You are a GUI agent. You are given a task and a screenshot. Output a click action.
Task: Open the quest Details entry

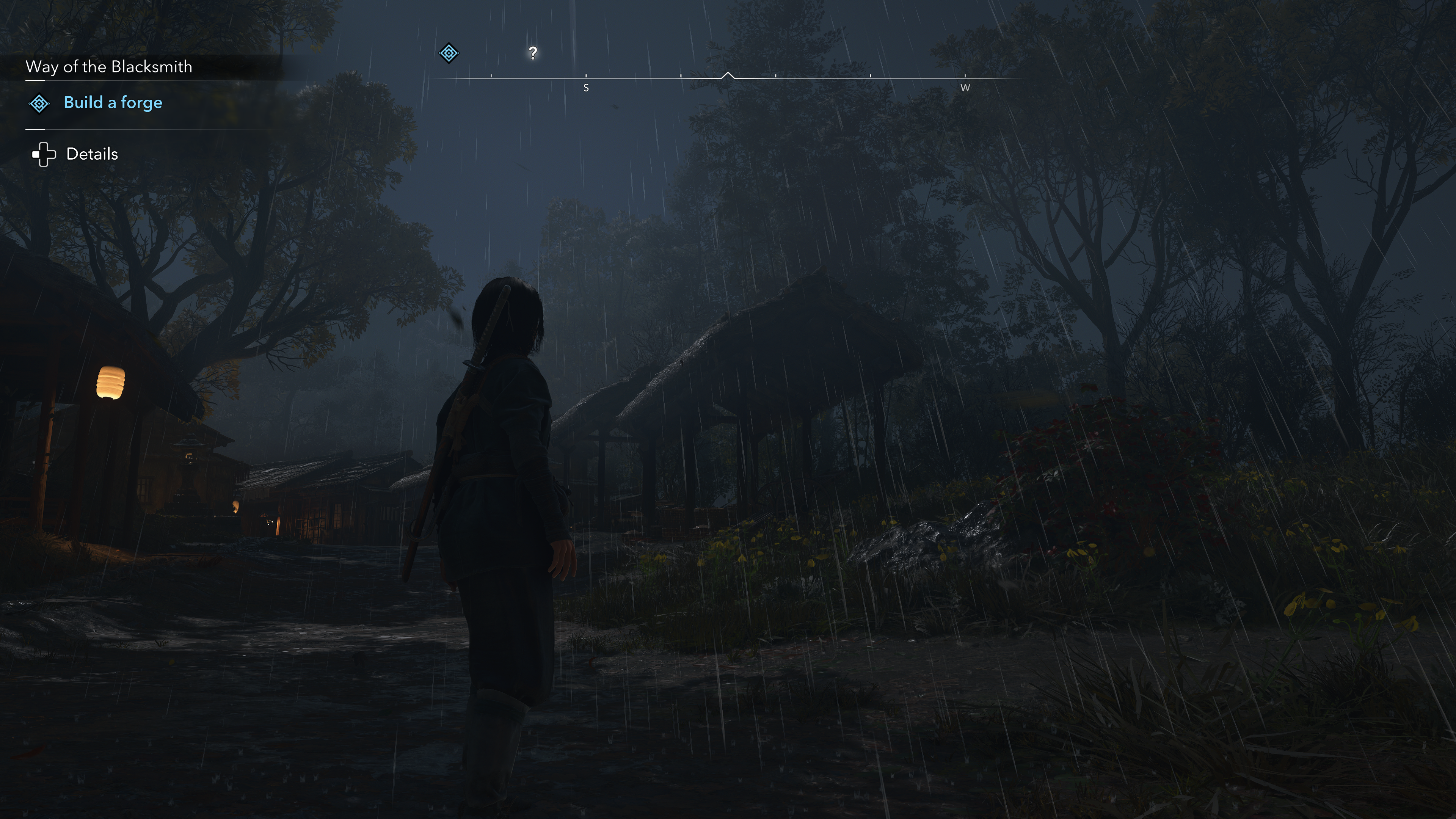(91, 154)
